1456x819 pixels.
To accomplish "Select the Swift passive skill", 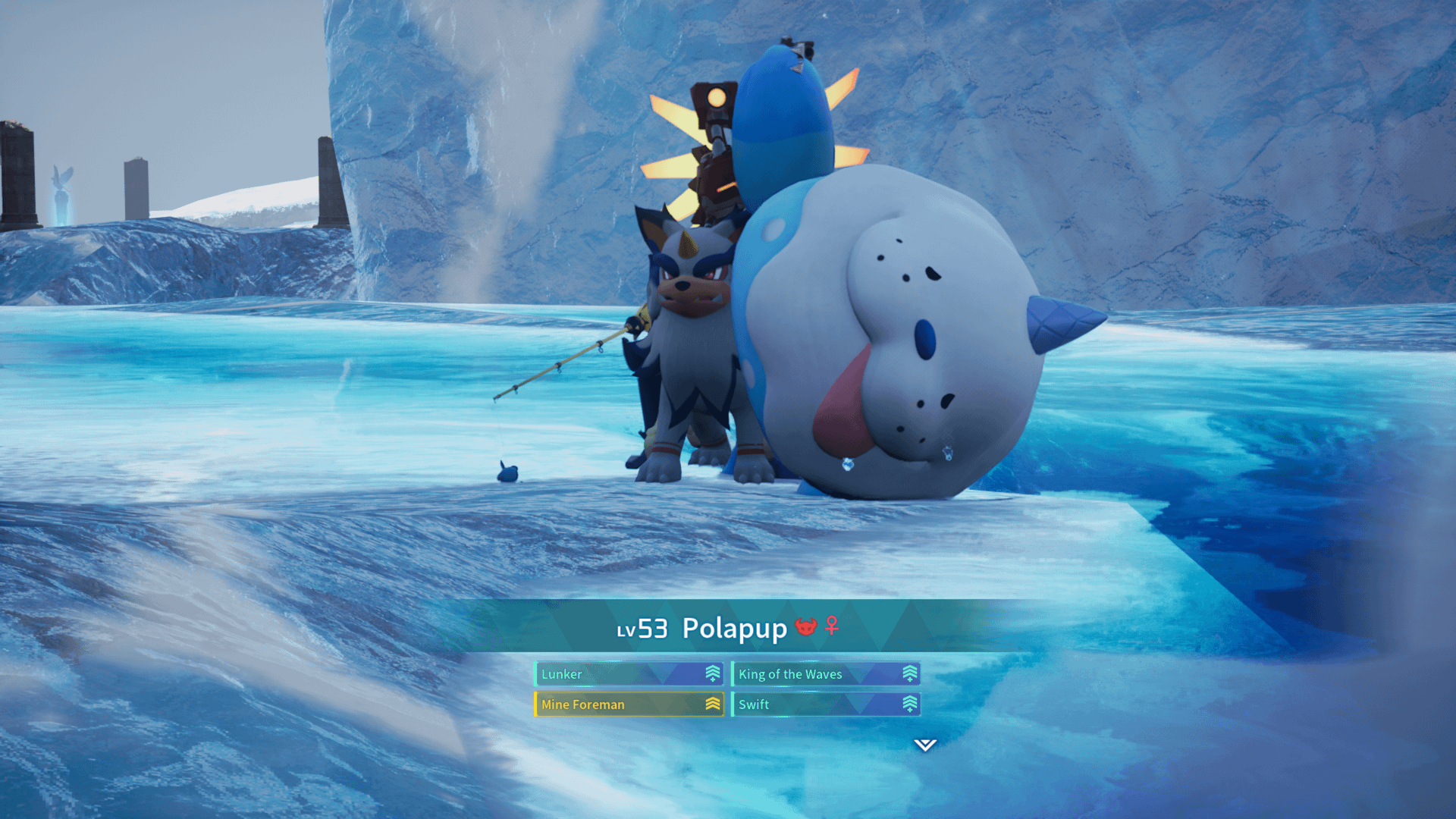I will click(x=826, y=704).
